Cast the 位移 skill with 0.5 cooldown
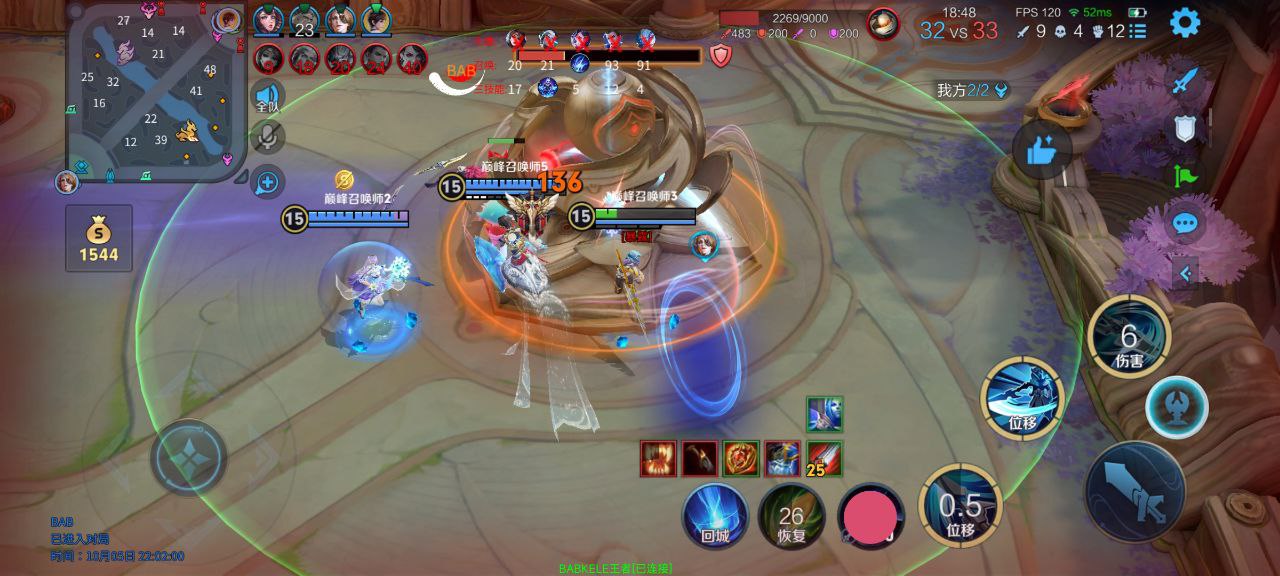Image resolution: width=1280 pixels, height=576 pixels. 960,506
